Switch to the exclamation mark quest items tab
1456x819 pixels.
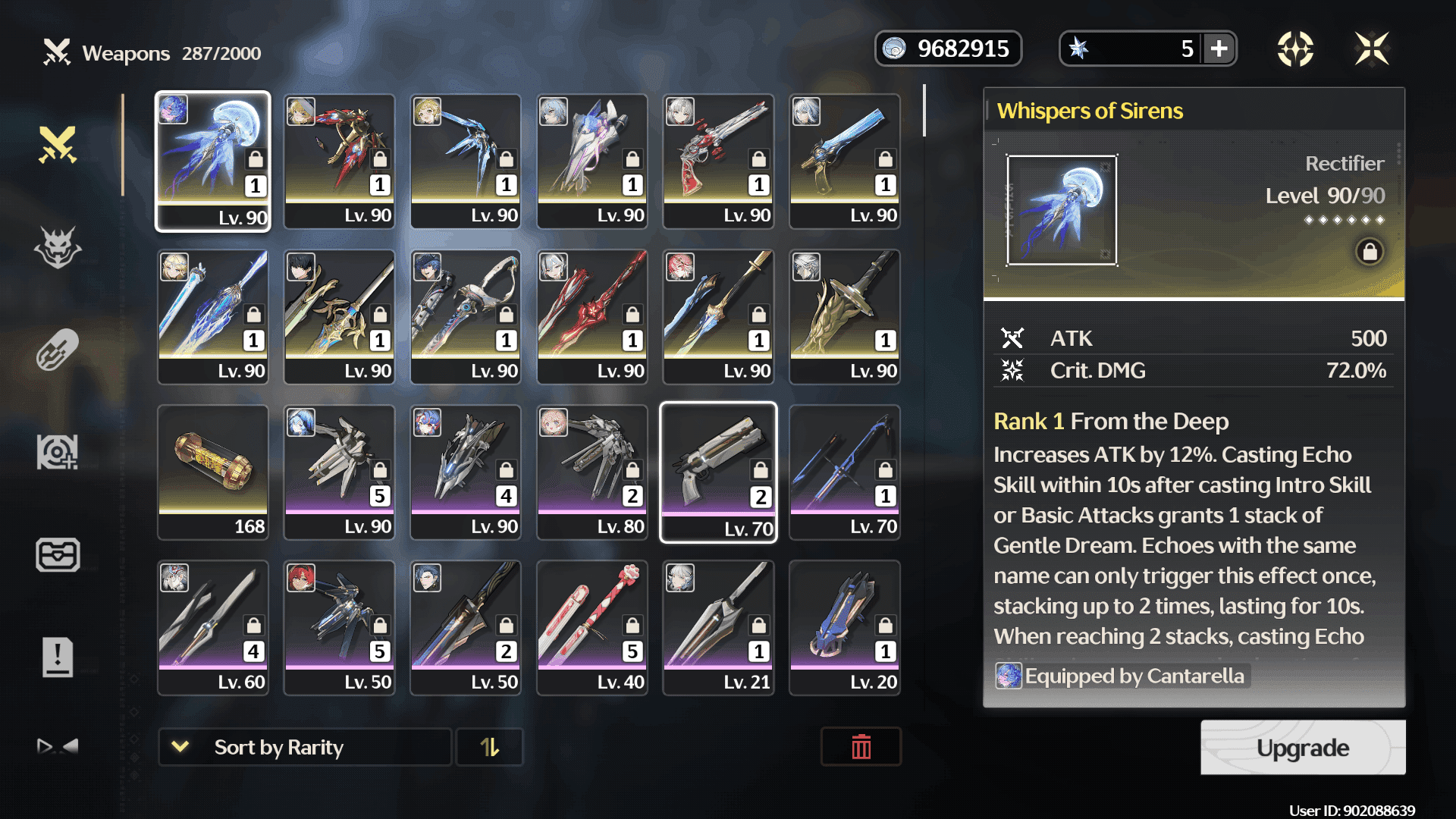coord(58,657)
